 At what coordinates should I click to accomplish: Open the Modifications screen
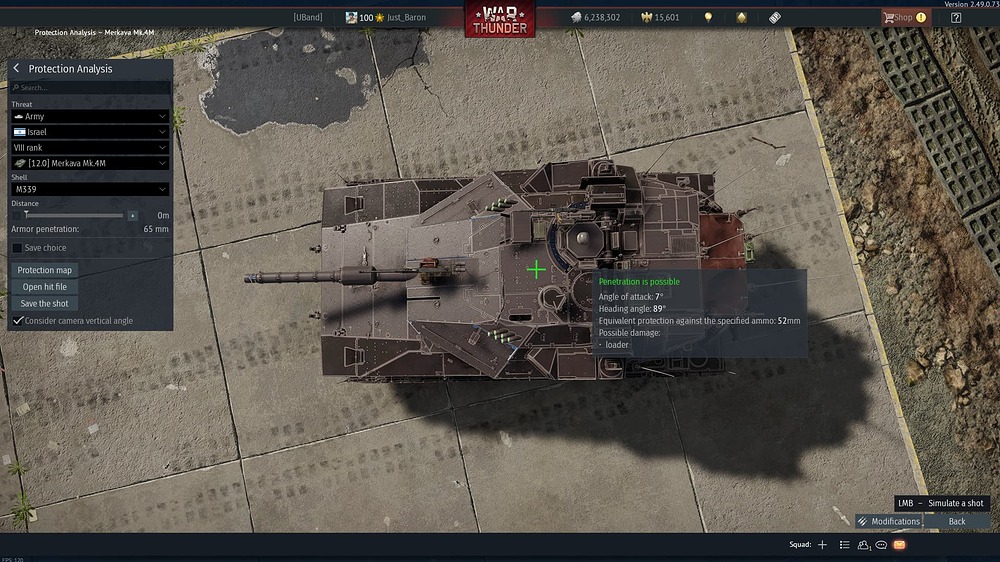coord(888,521)
